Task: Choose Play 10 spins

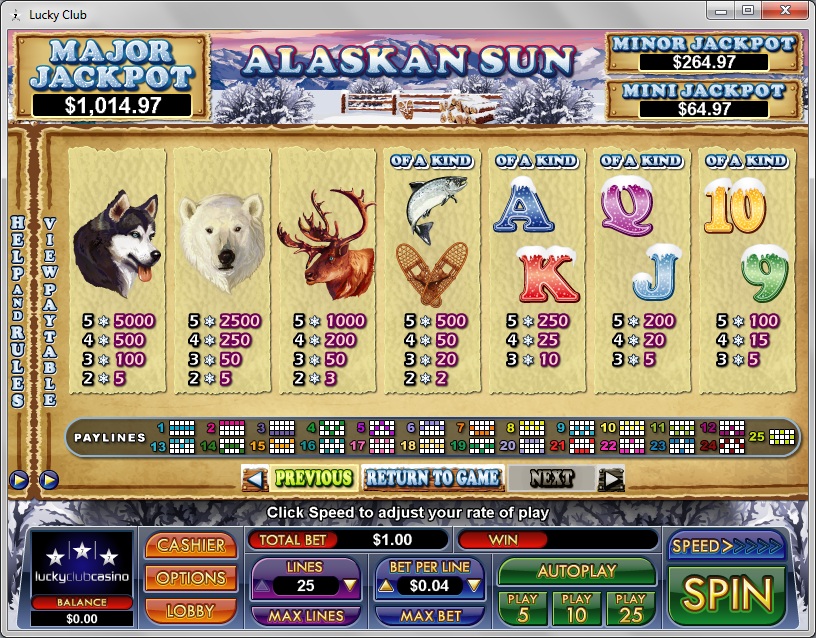Action: (577, 607)
